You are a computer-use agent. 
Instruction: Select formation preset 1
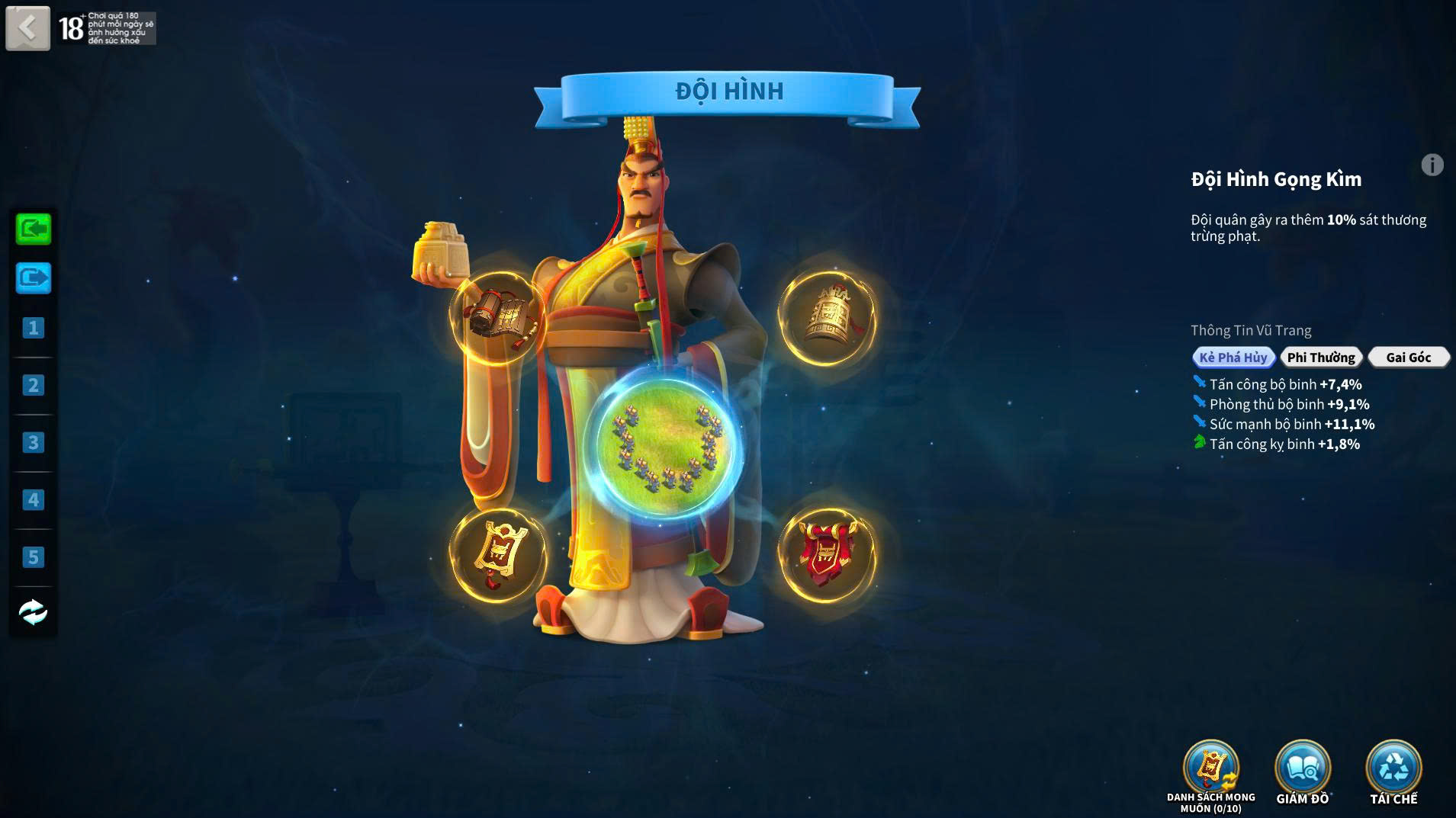(33, 329)
